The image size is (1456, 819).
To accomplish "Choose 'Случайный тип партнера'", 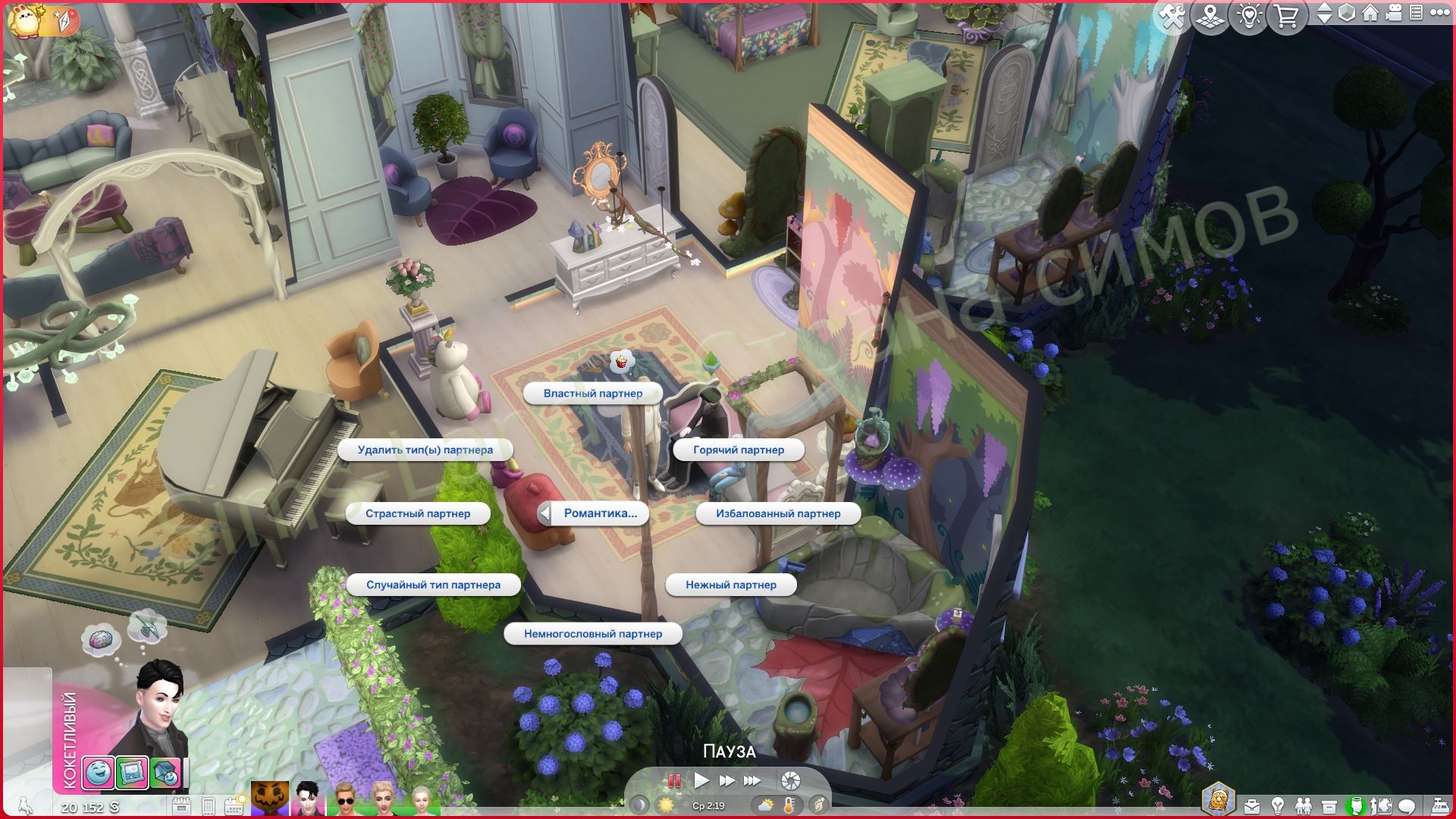I will coord(433,585).
